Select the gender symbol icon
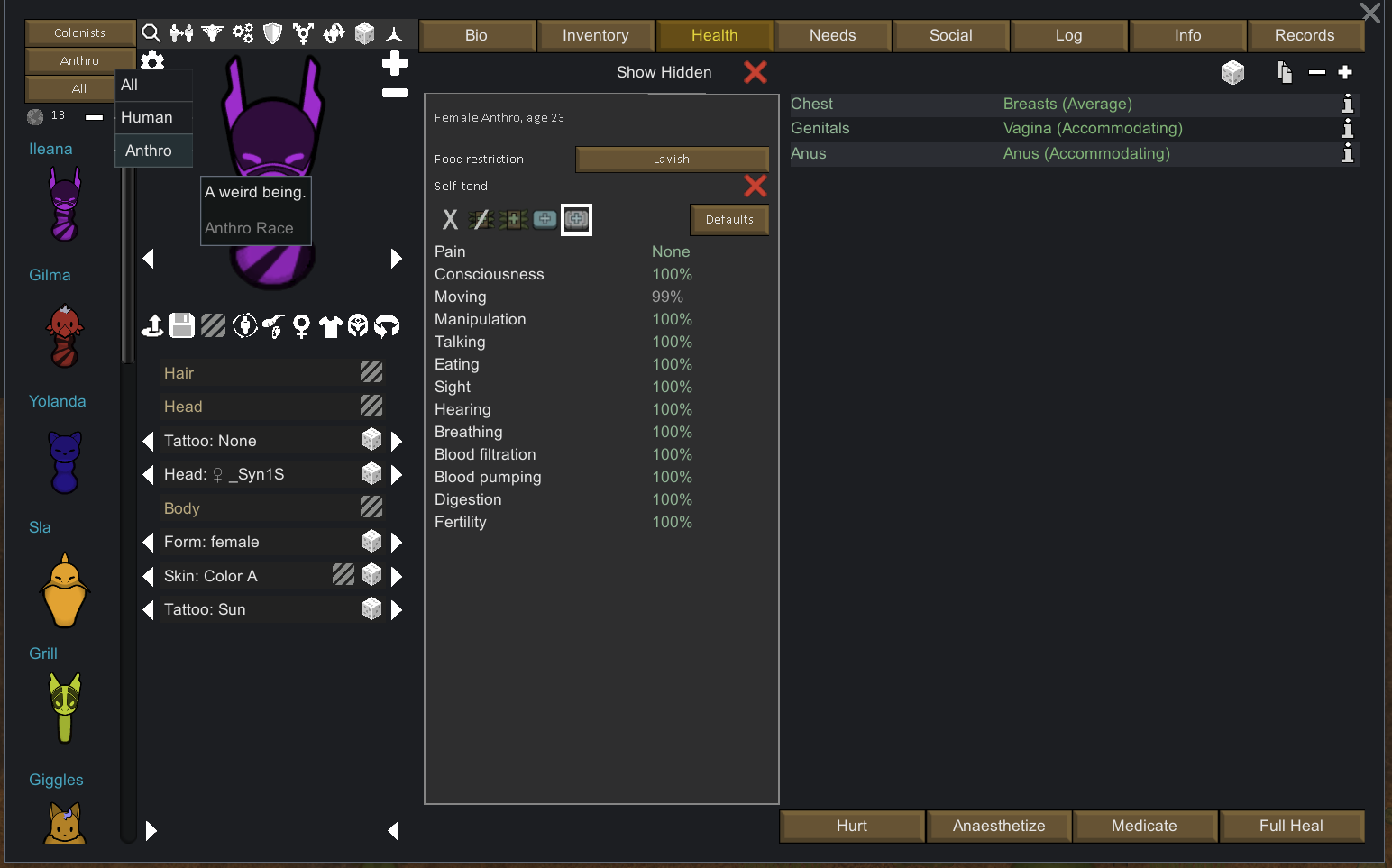Screen dimensions: 1392x868 [x=304, y=33]
